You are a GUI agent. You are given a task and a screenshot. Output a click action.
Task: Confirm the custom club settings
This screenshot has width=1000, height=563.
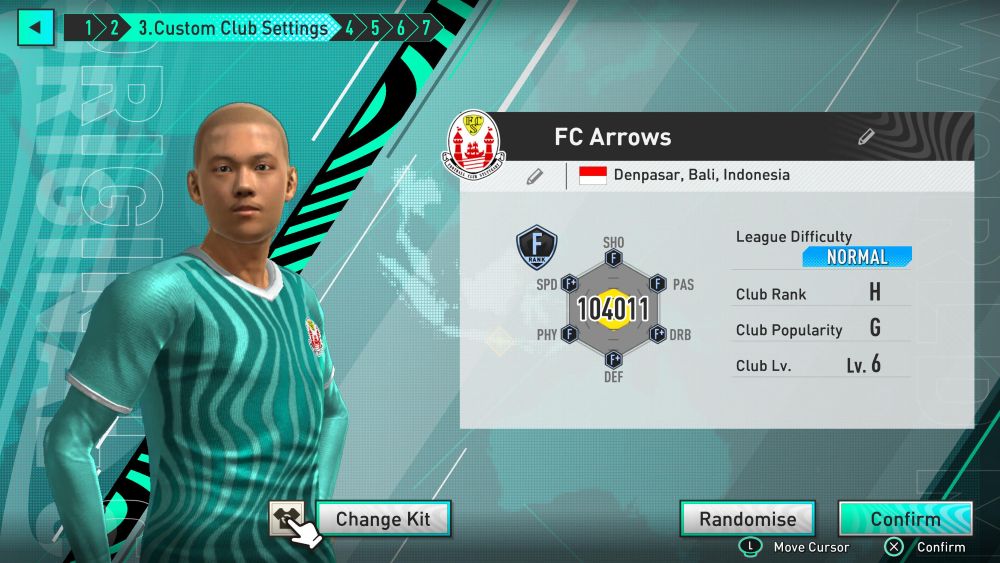tap(905, 519)
